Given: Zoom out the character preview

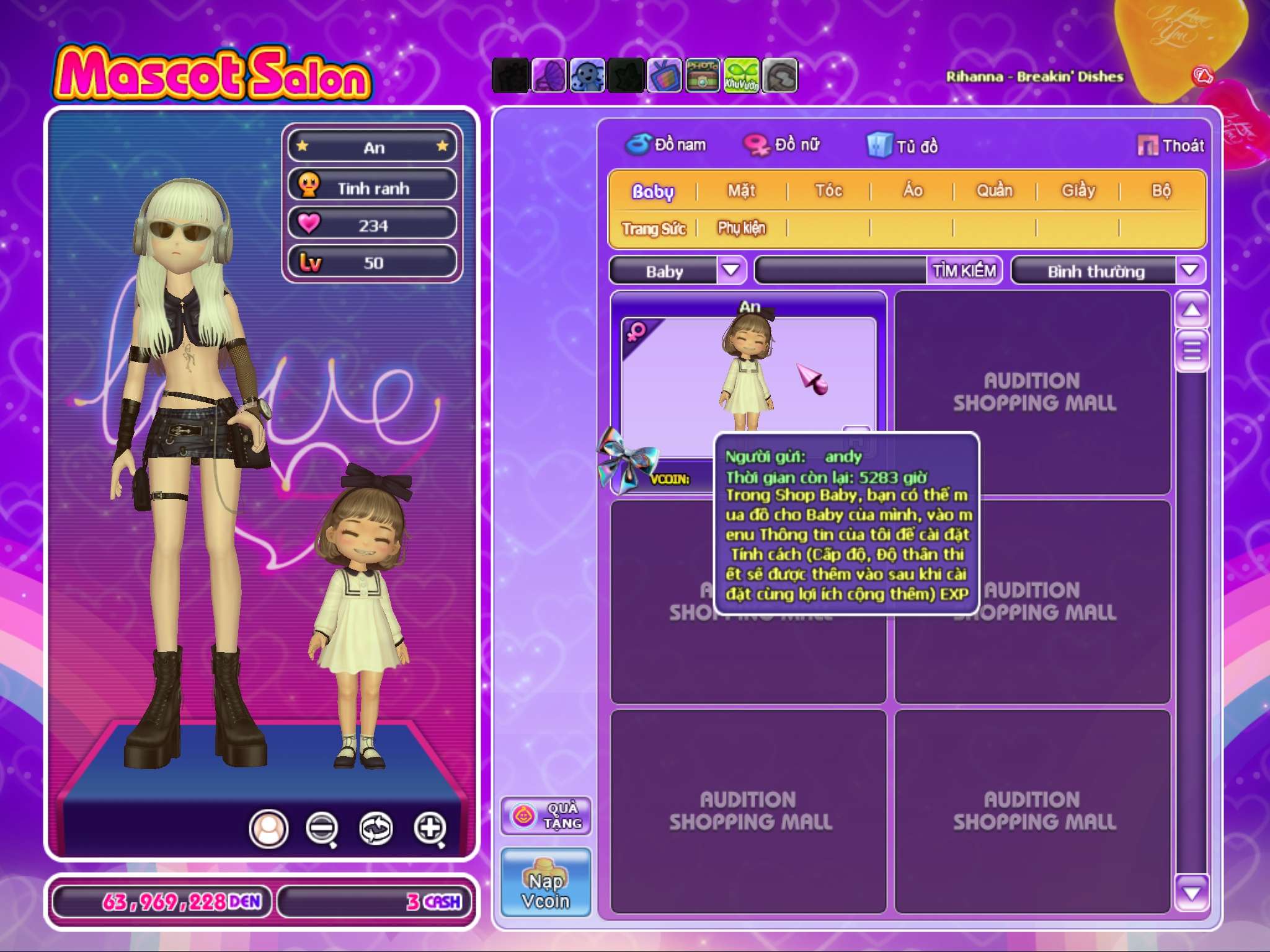Looking at the screenshot, I should coord(322,828).
